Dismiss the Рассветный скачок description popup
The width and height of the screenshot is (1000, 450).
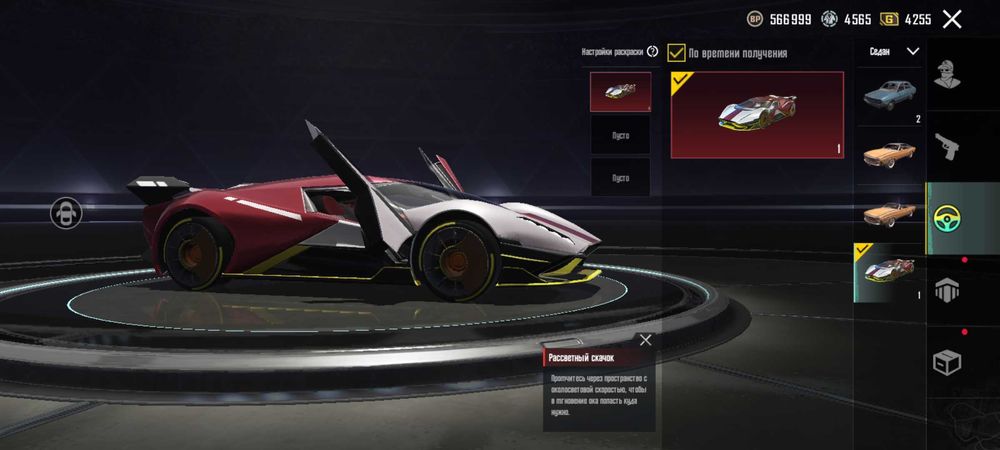[645, 340]
